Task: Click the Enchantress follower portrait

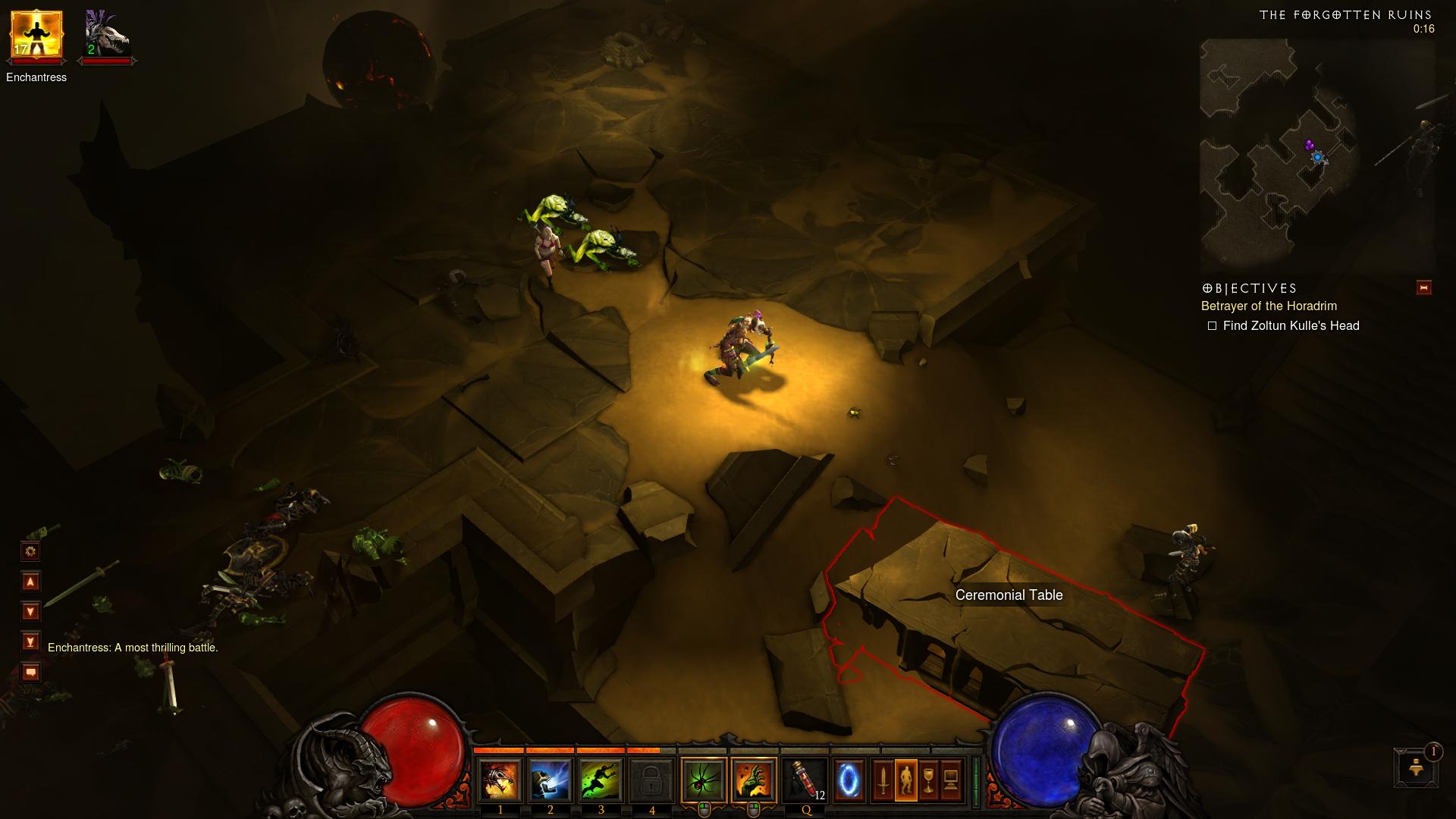Action: click(36, 36)
